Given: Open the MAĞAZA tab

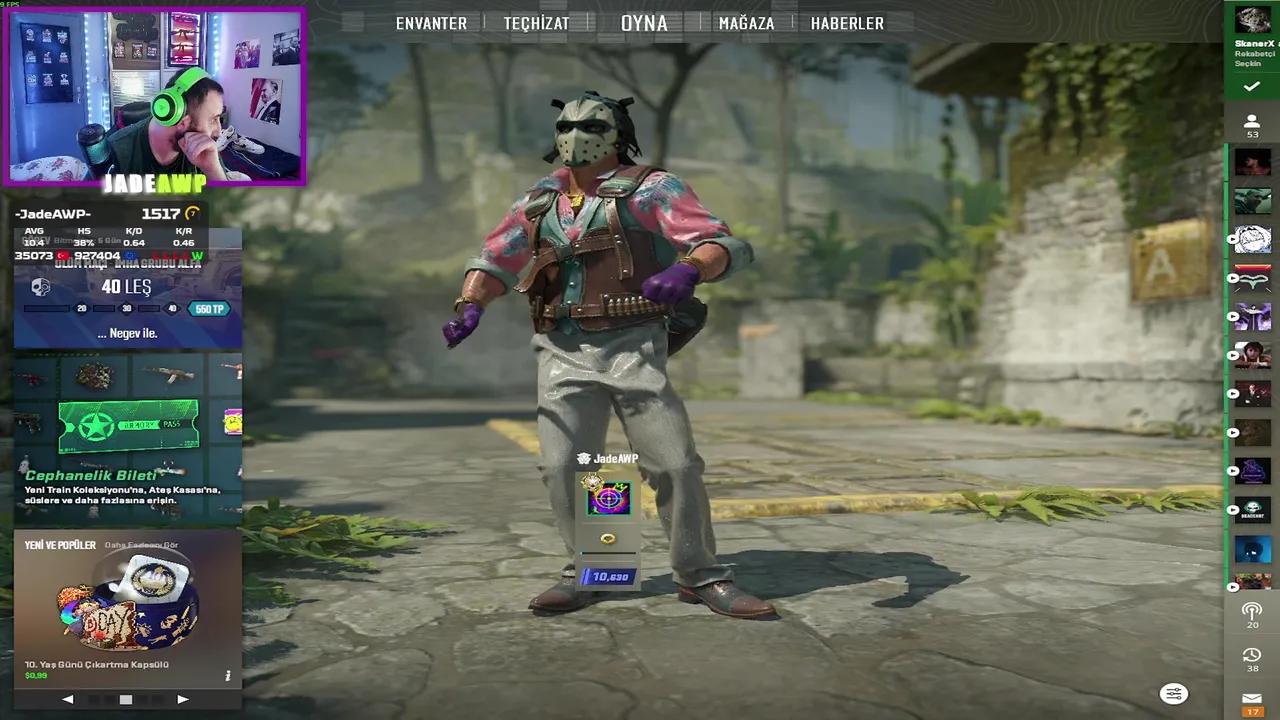Looking at the screenshot, I should pos(744,22).
